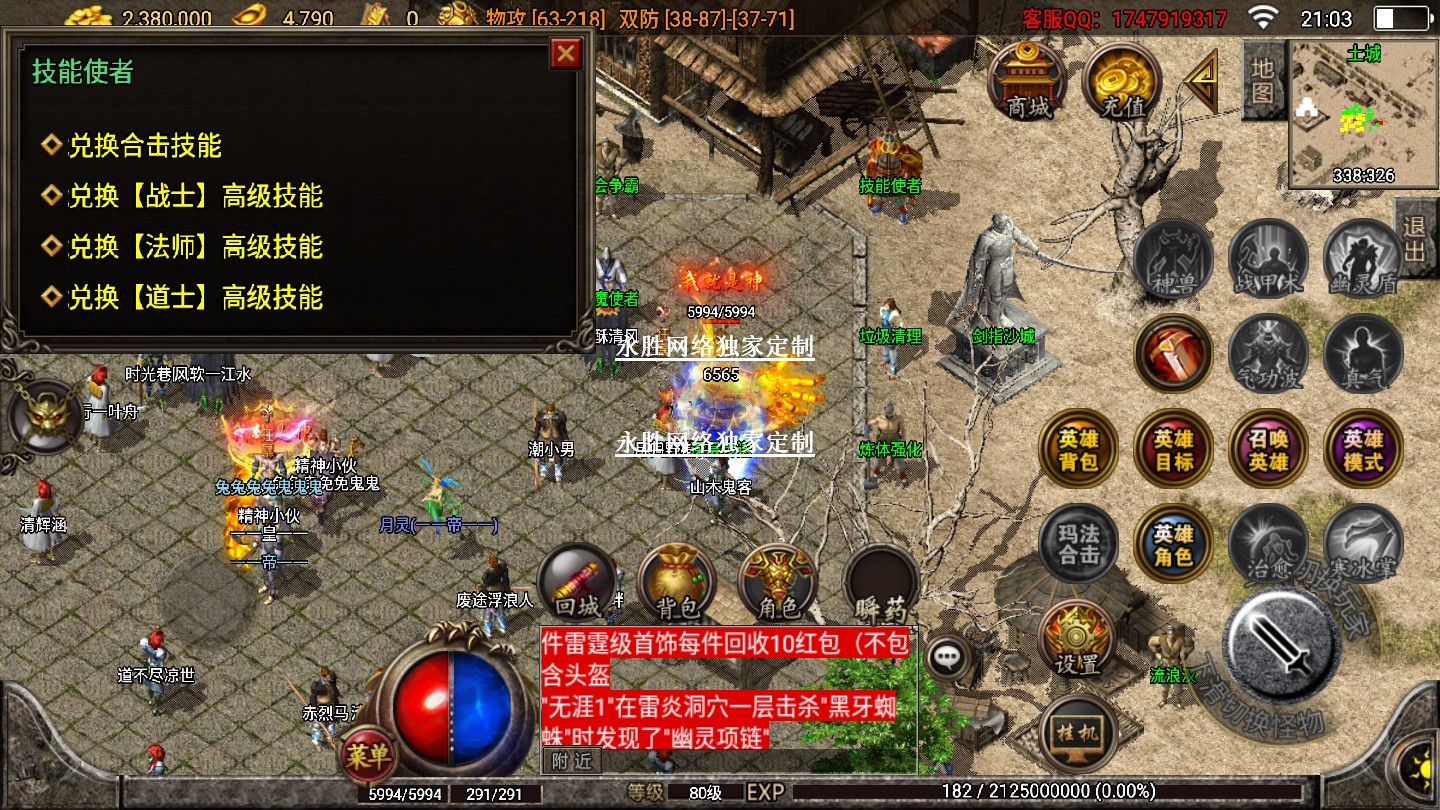
Task: Open the 充值 recharge menu
Action: pos(1121,82)
